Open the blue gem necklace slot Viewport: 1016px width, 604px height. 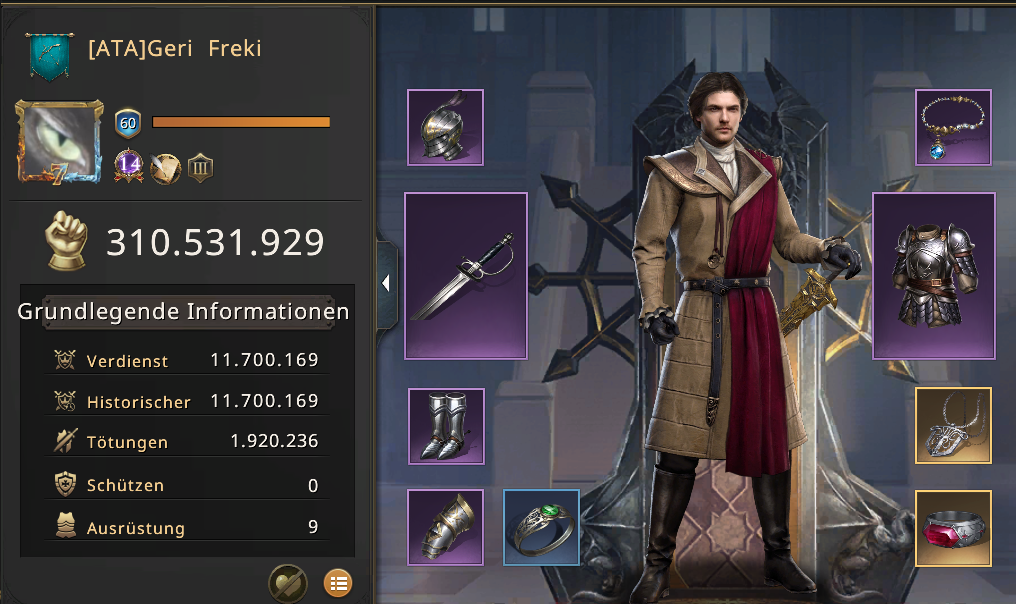953,127
